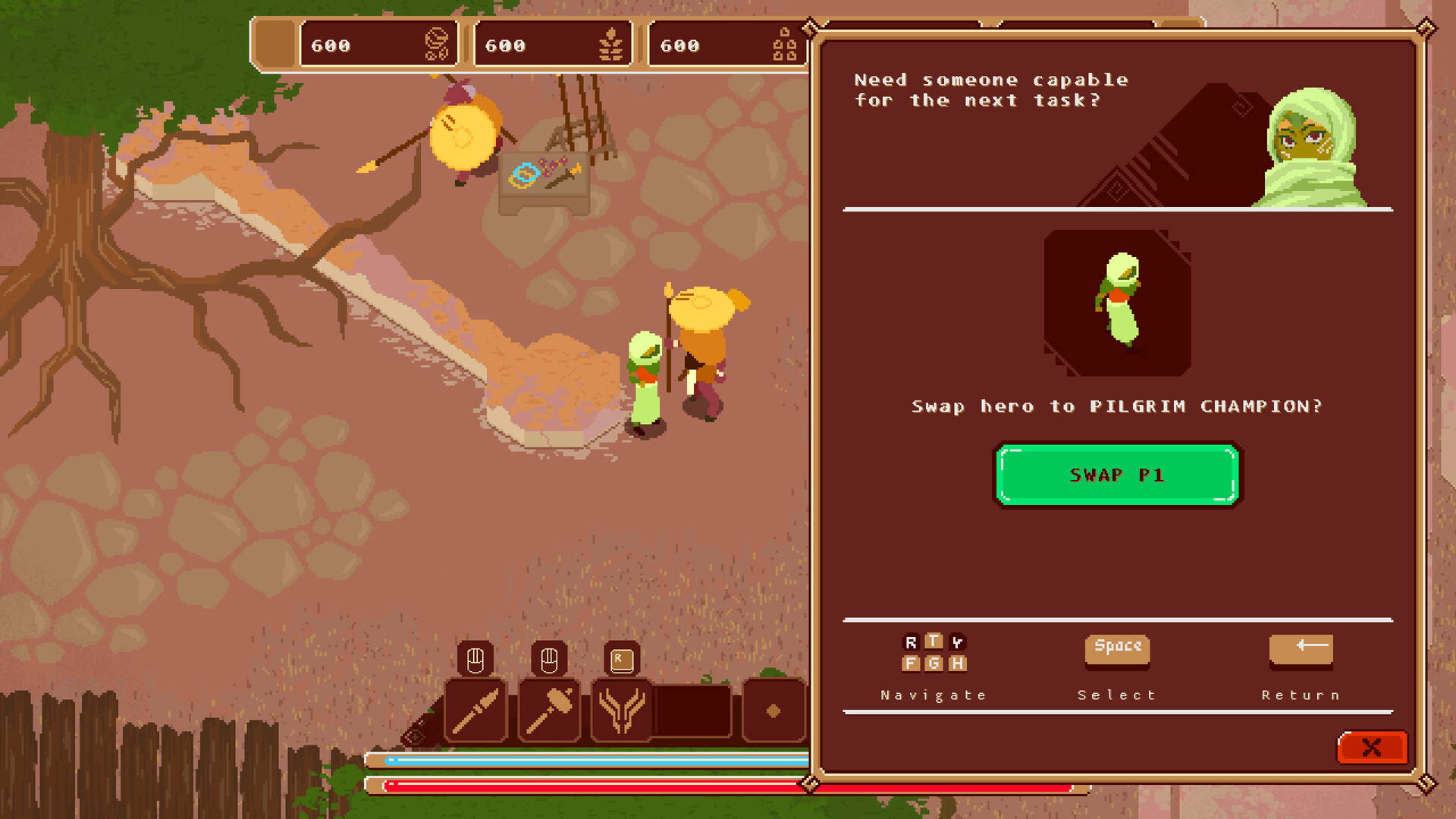The image size is (1456, 819).
Task: Click the small dot ability slot
Action: coord(773,709)
